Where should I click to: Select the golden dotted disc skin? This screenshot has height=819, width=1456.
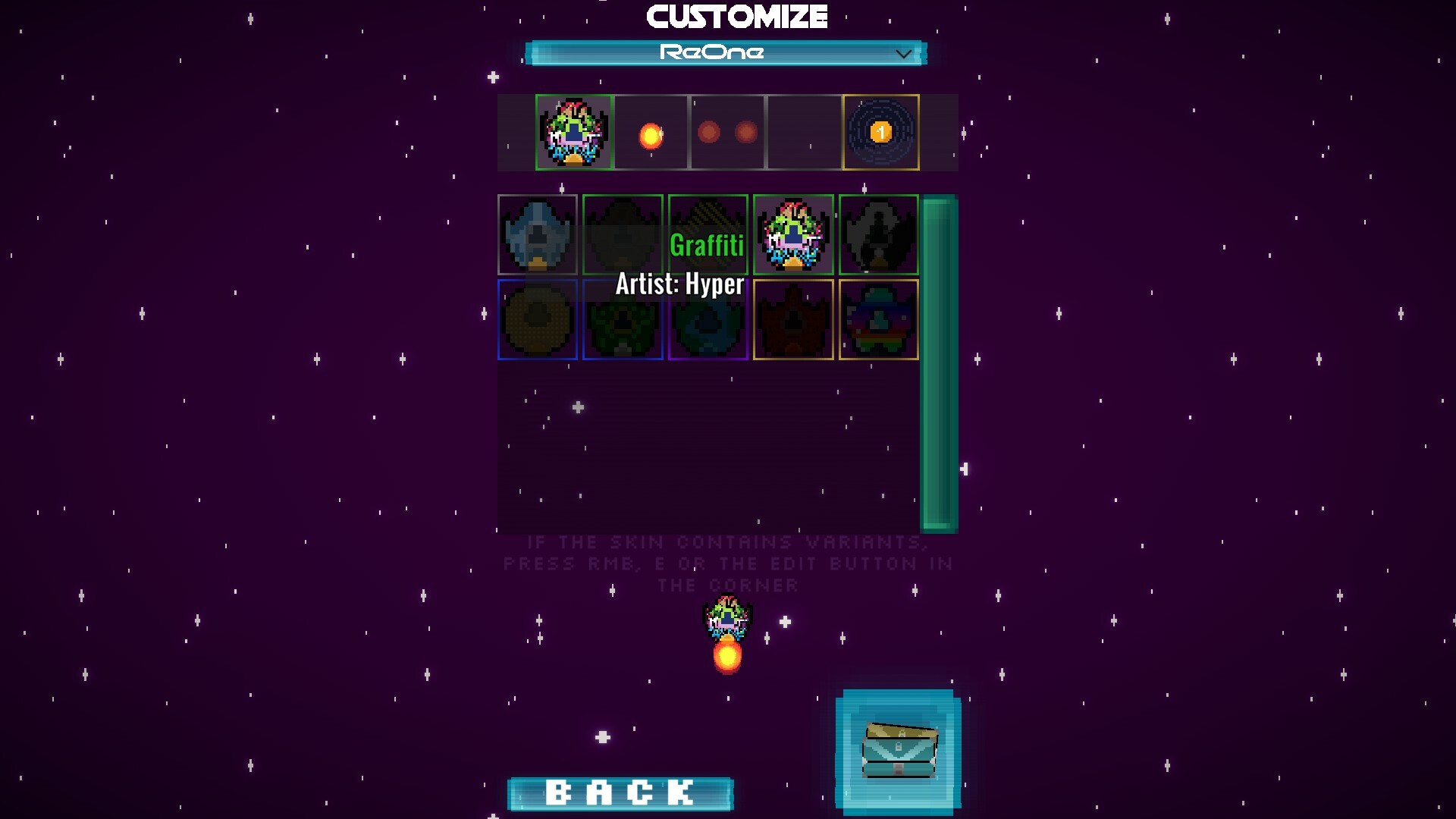538,319
